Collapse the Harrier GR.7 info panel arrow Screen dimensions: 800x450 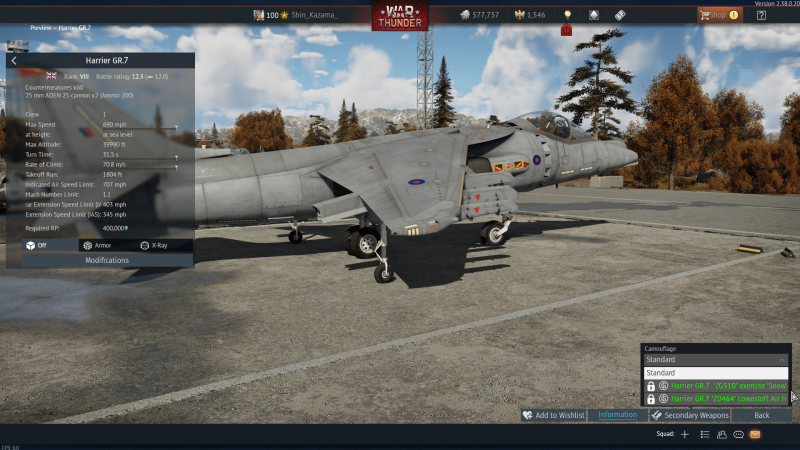coord(14,61)
